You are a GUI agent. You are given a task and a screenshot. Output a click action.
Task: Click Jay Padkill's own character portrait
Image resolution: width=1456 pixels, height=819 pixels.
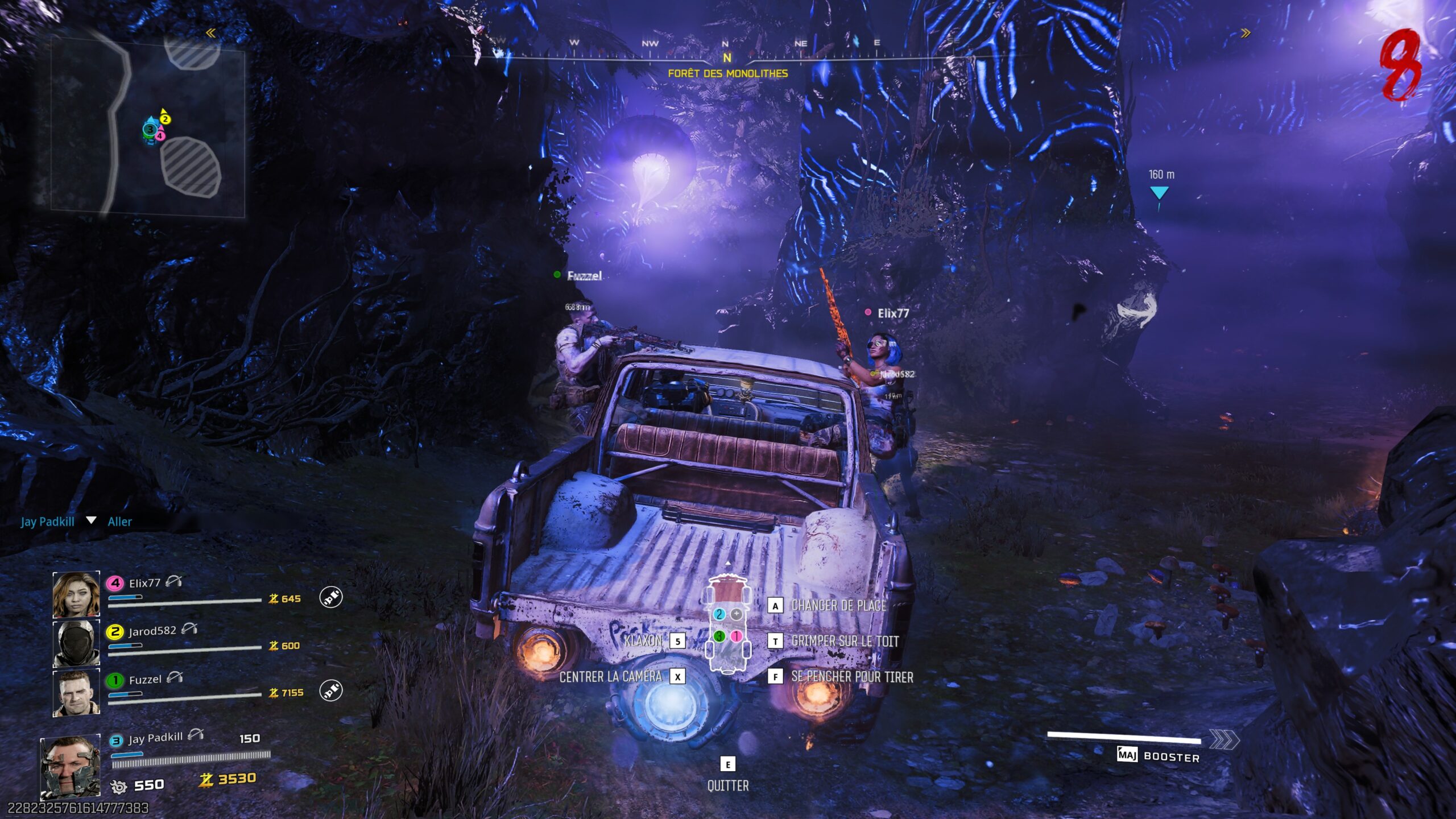point(71,767)
